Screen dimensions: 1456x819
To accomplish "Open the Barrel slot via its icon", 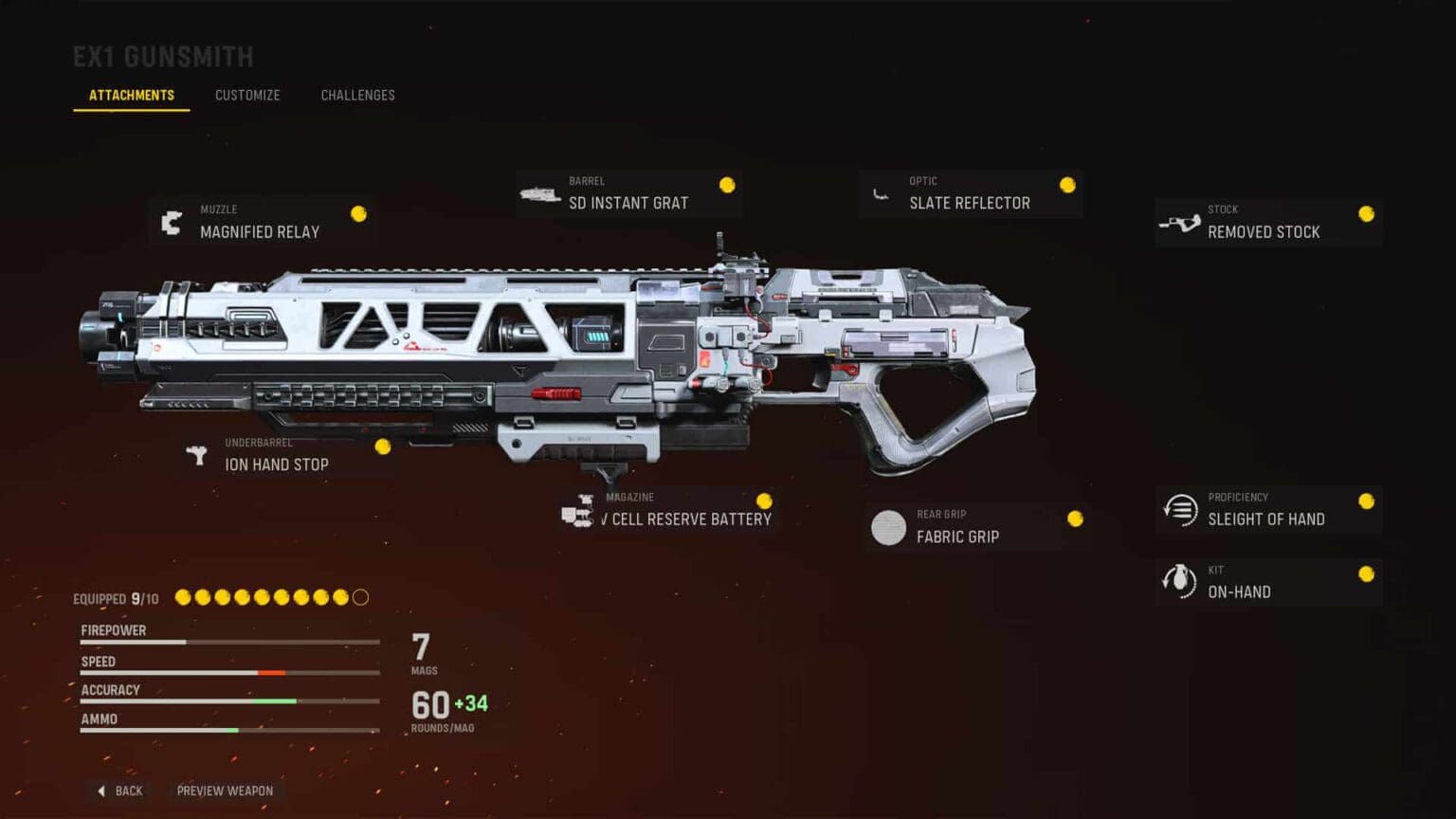I will (541, 194).
